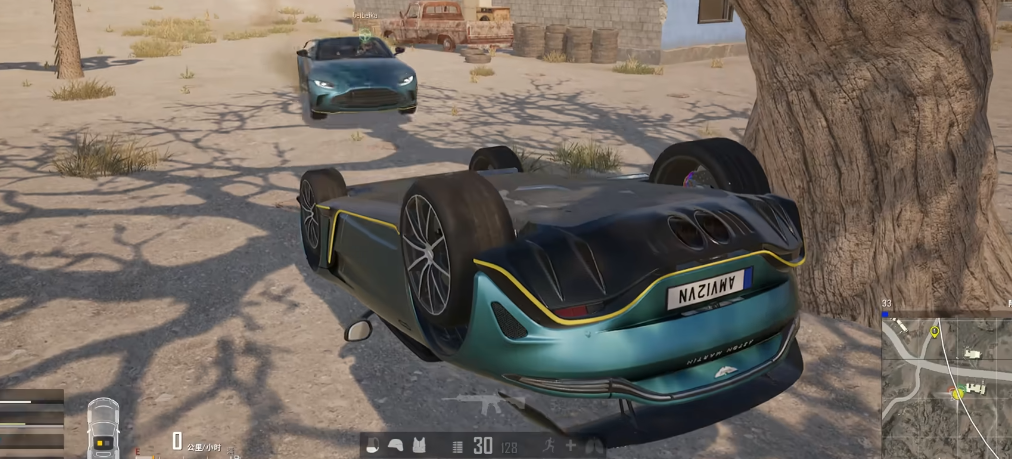Click the running sprint boost icon
Viewport: 1012px width, 459px height.
tap(546, 446)
